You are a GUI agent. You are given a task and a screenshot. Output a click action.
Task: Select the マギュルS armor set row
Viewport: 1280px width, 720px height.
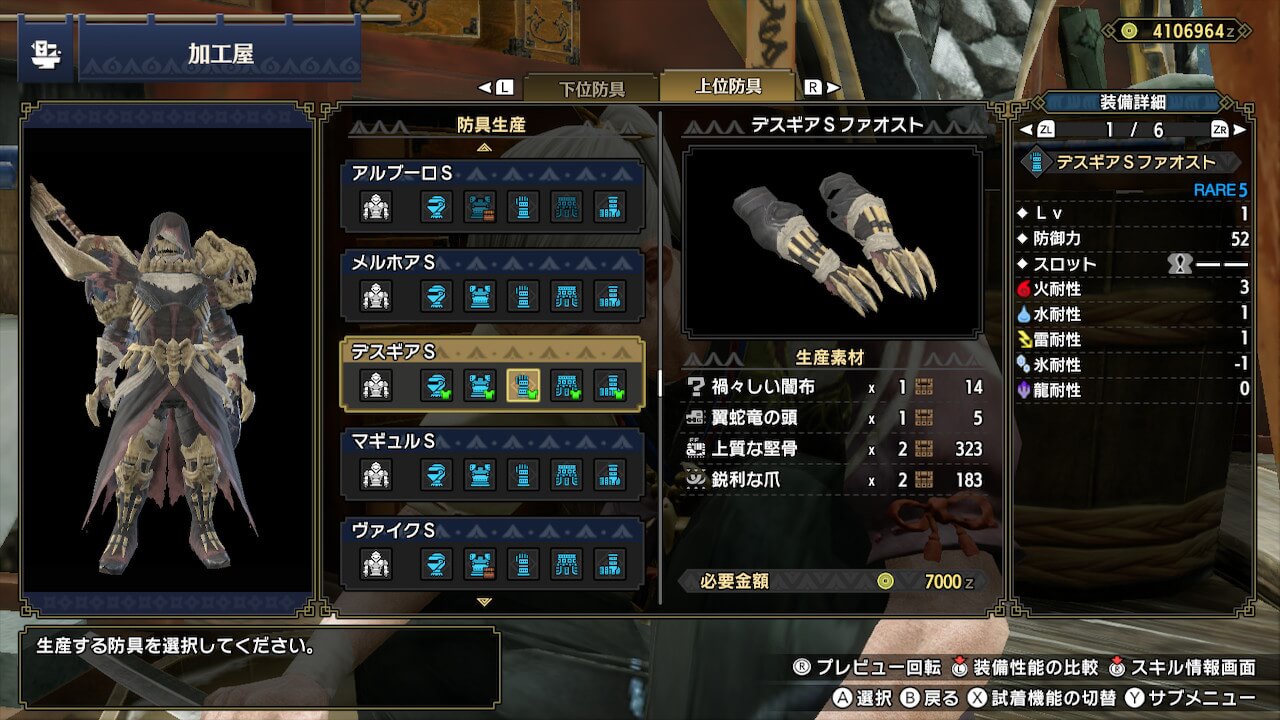492,463
